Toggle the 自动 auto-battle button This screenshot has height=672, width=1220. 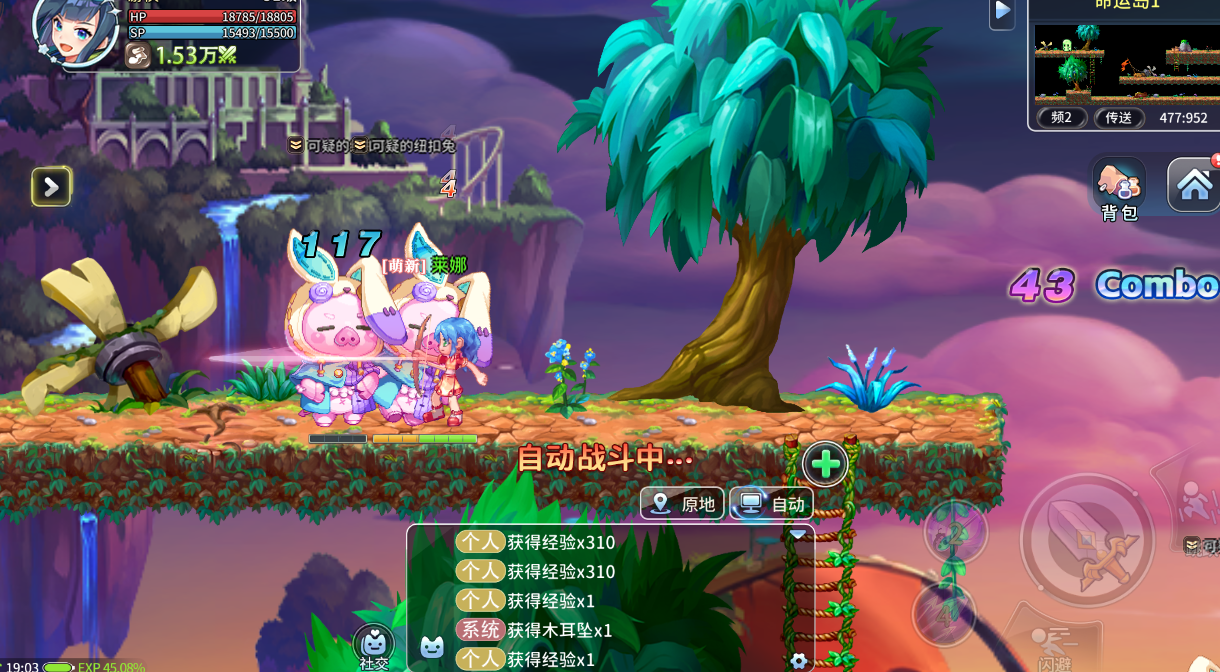tap(772, 504)
